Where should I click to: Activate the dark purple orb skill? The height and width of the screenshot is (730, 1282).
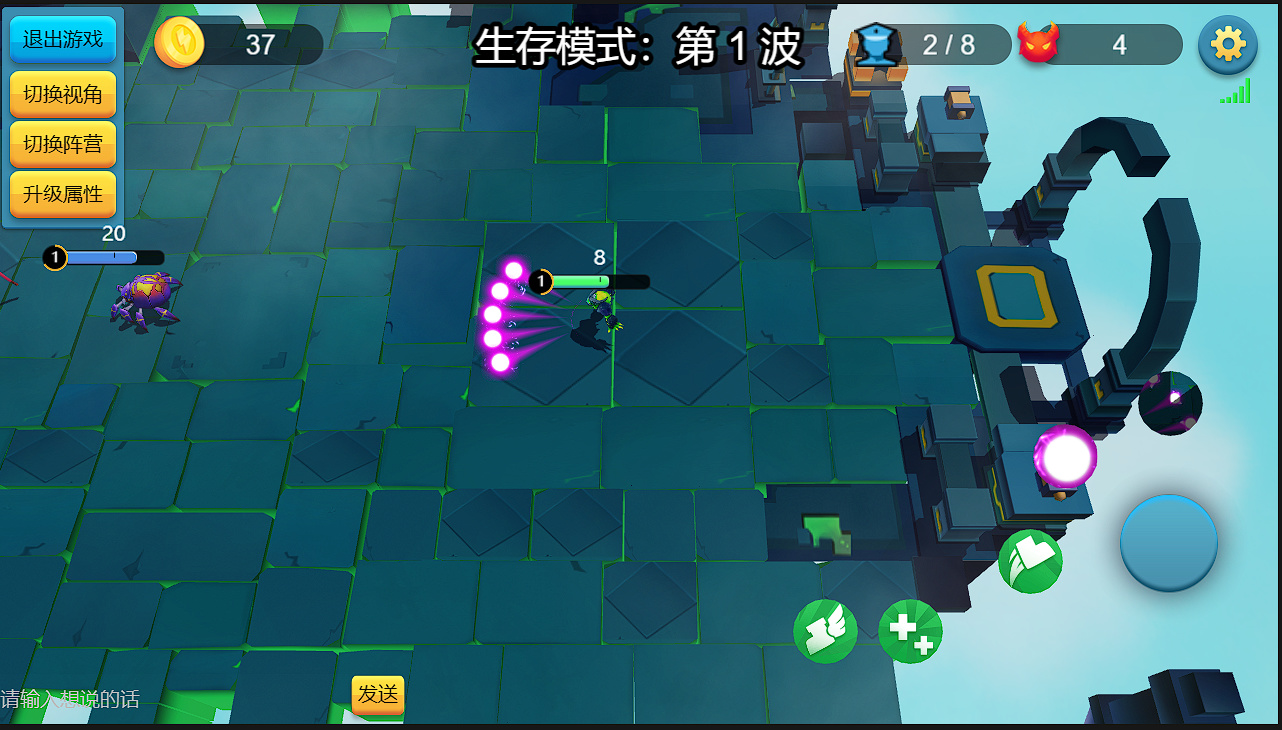click(x=1170, y=403)
